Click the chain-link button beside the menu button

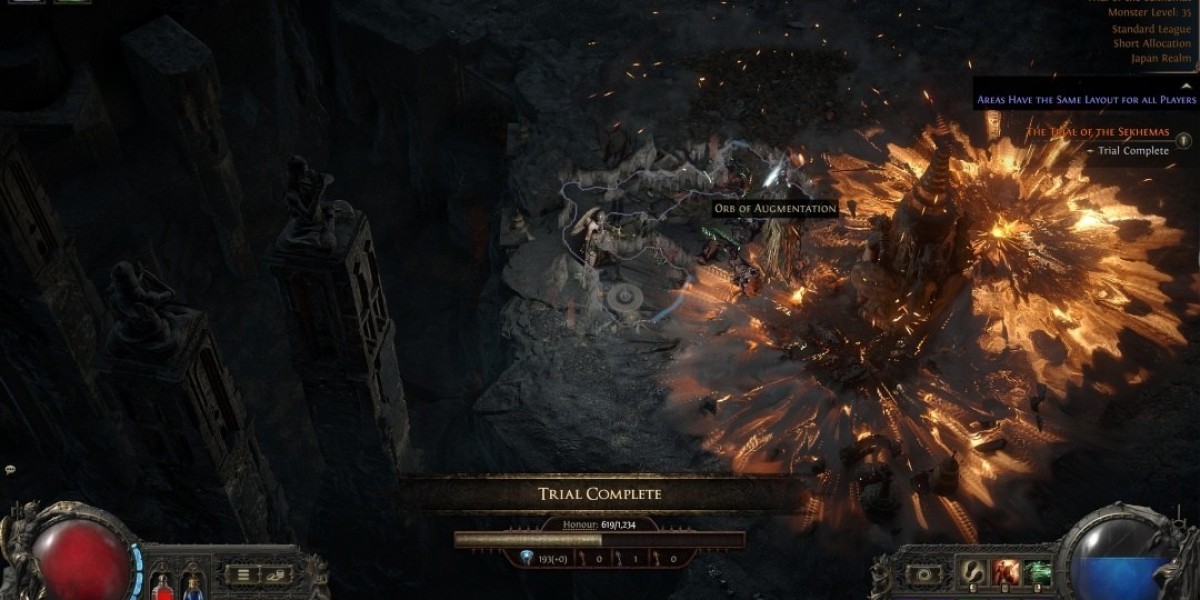click(x=274, y=574)
